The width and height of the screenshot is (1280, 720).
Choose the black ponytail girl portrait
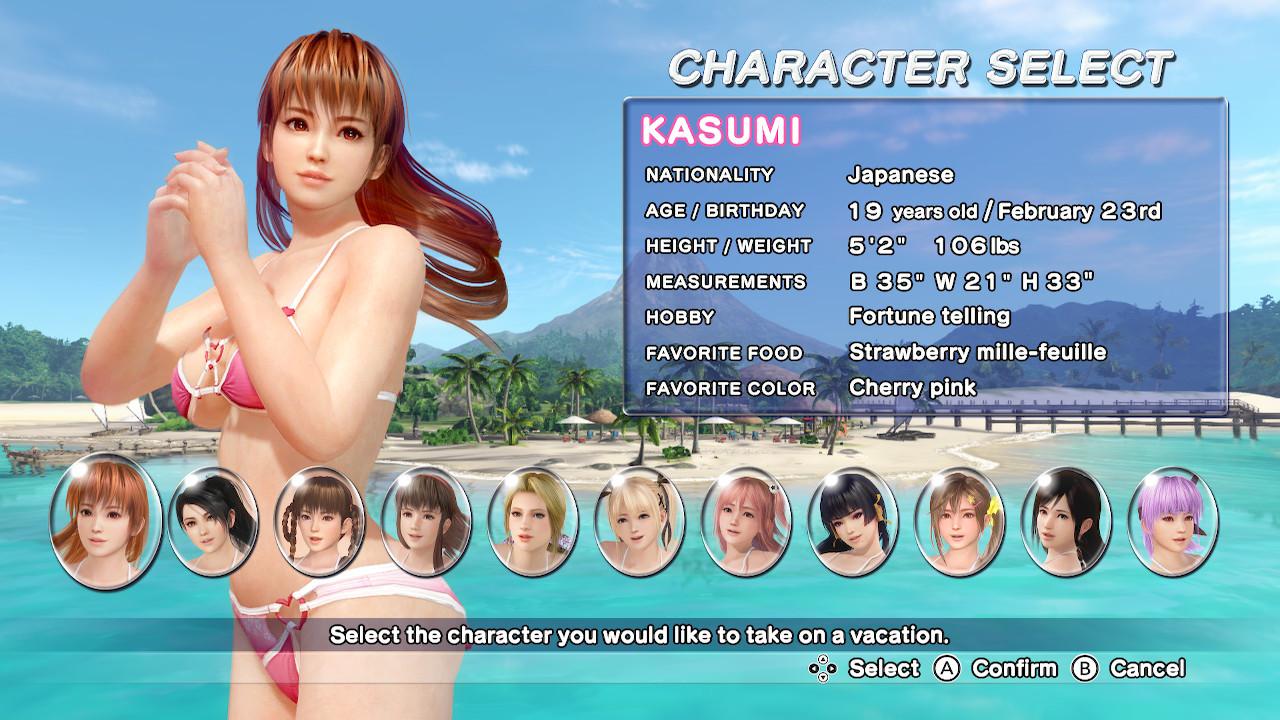pos(212,521)
